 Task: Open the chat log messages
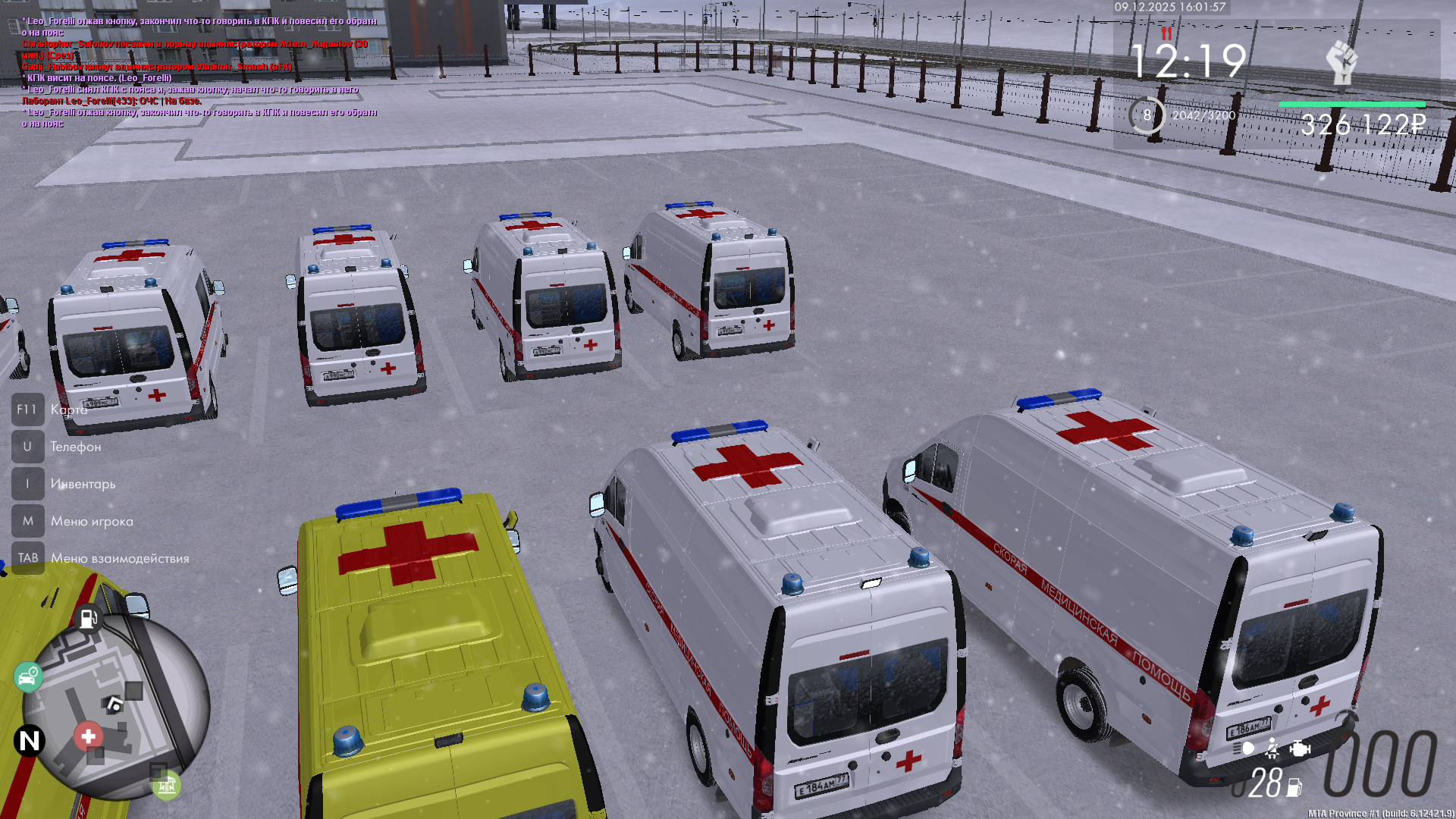coord(199,72)
